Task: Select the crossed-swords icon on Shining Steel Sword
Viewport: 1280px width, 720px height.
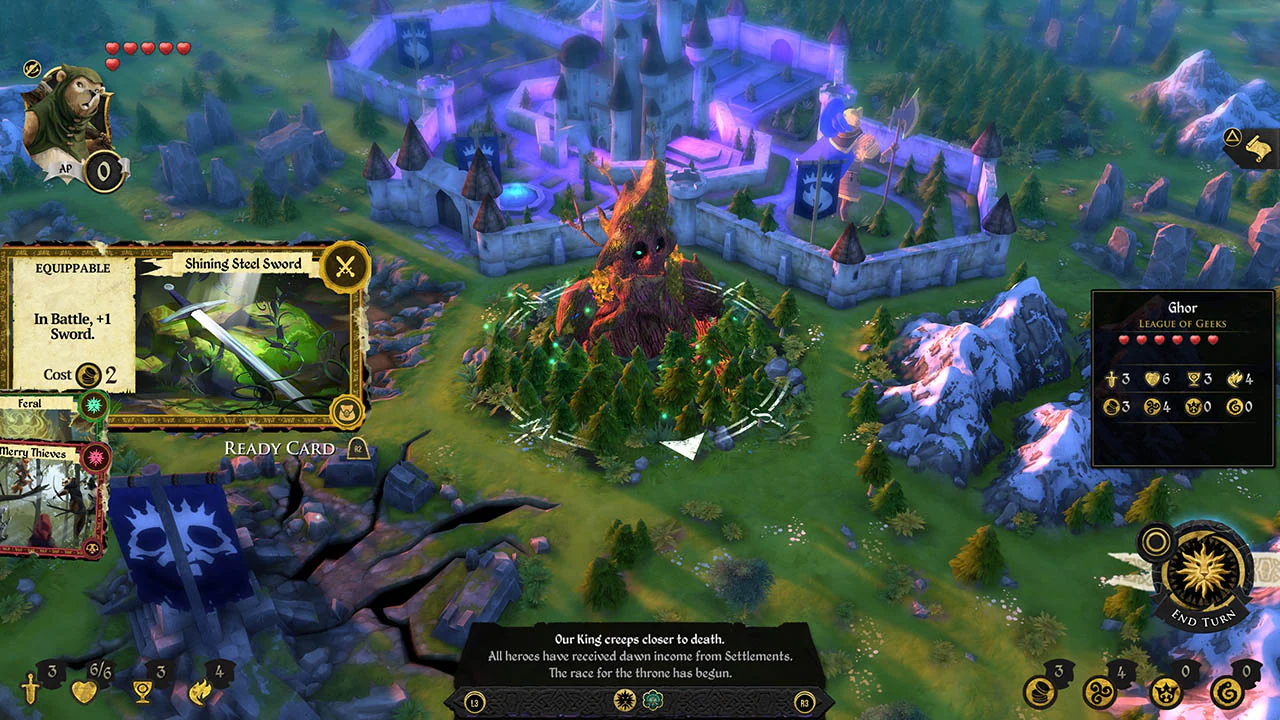Action: tap(344, 265)
